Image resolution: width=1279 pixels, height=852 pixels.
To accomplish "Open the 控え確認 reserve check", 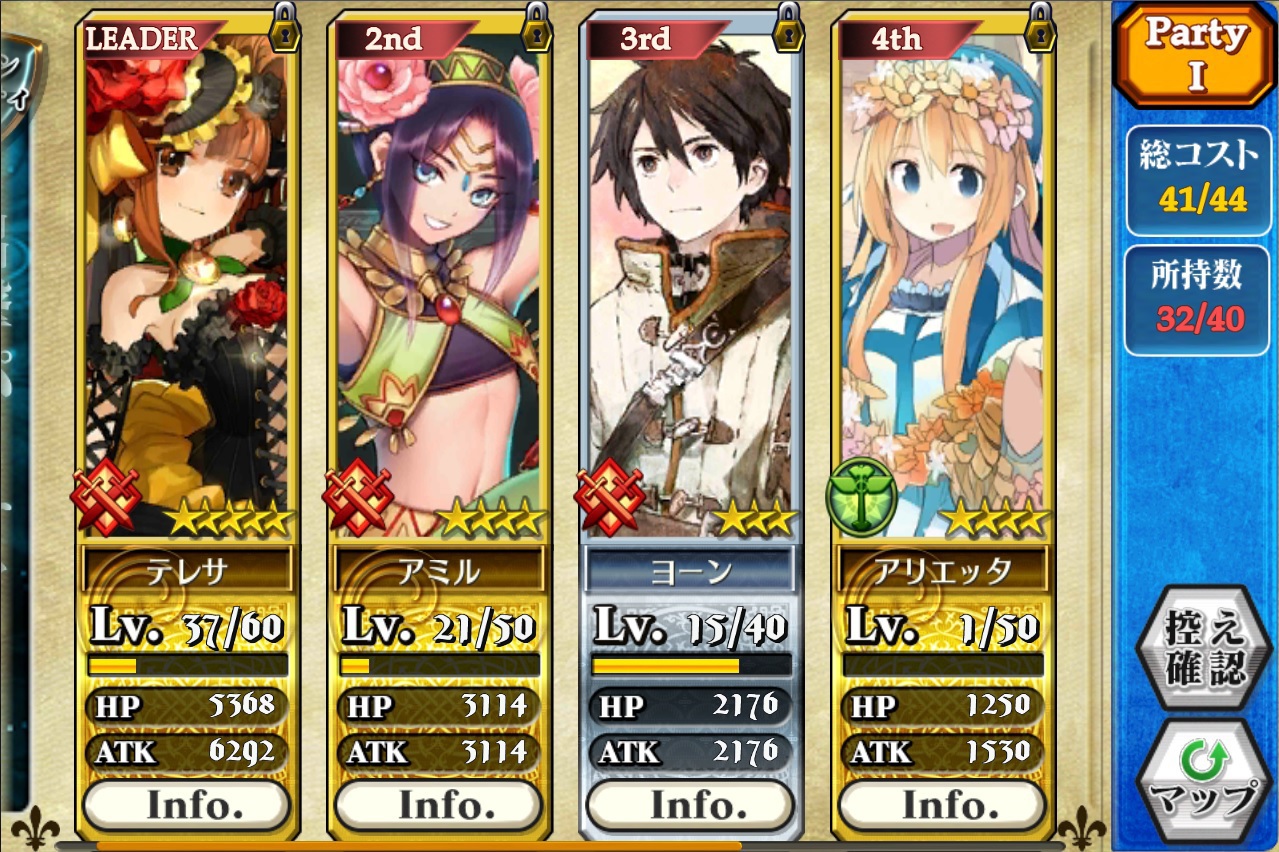I will click(1195, 650).
